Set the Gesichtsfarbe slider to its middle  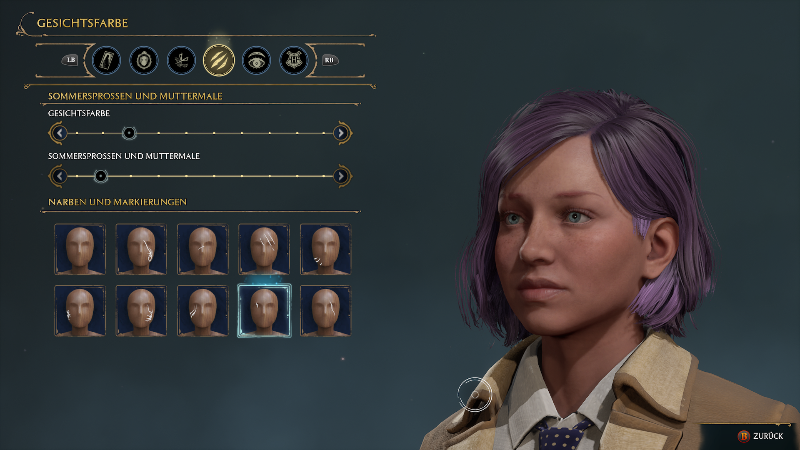pos(200,132)
